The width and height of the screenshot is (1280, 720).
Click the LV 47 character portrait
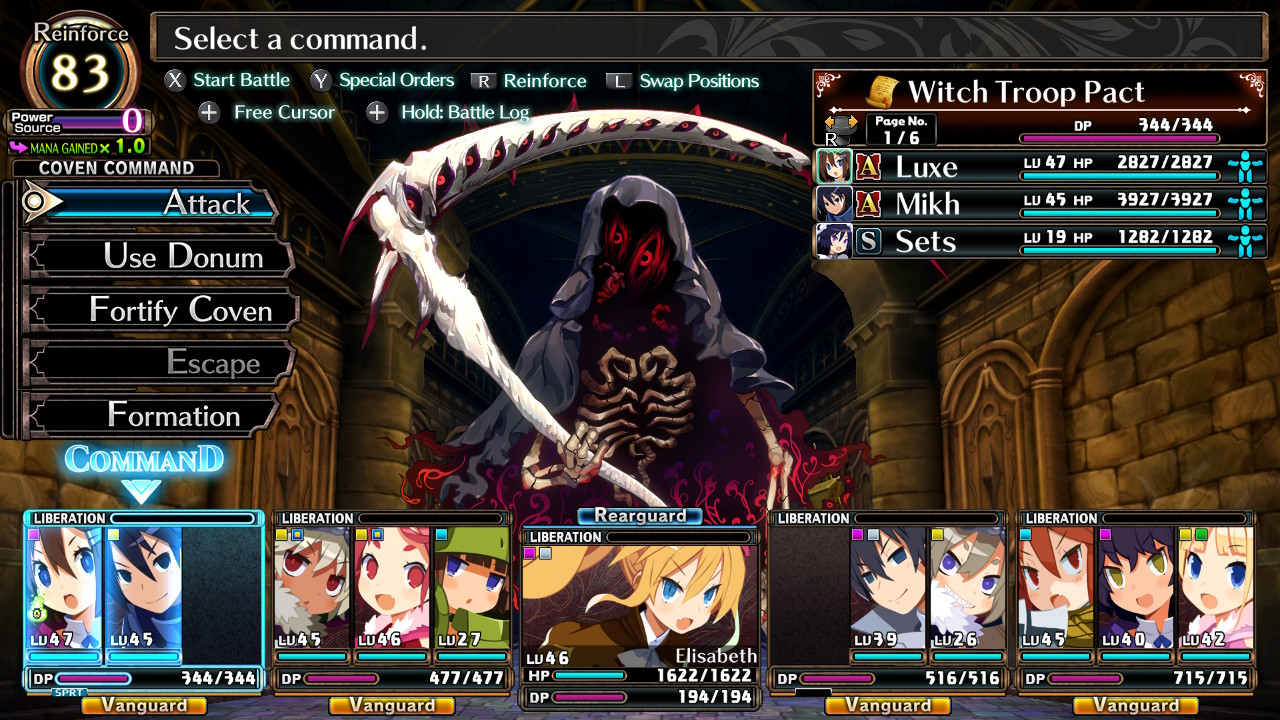pyautogui.click(x=65, y=588)
